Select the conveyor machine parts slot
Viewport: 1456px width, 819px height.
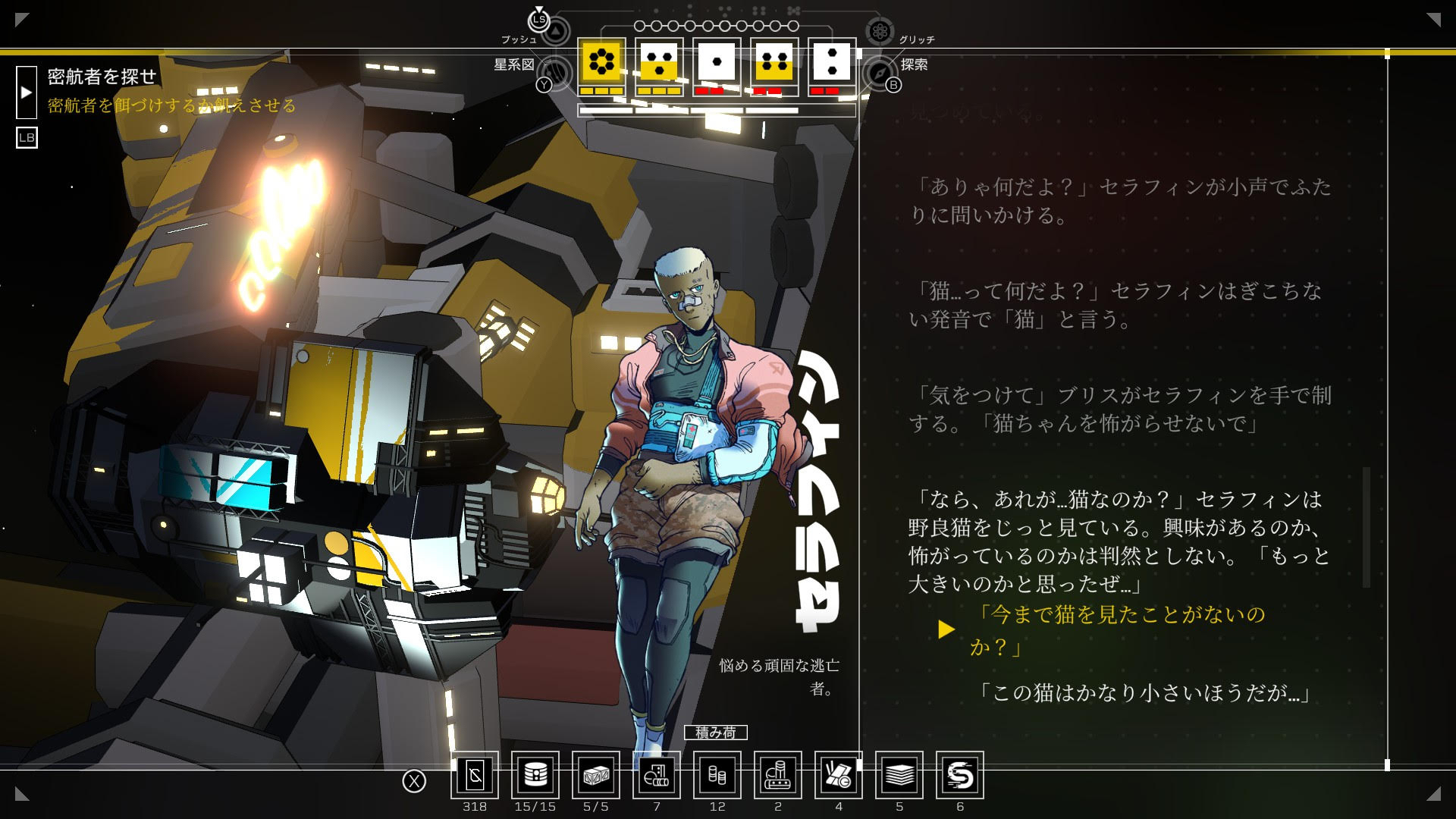pos(778,775)
